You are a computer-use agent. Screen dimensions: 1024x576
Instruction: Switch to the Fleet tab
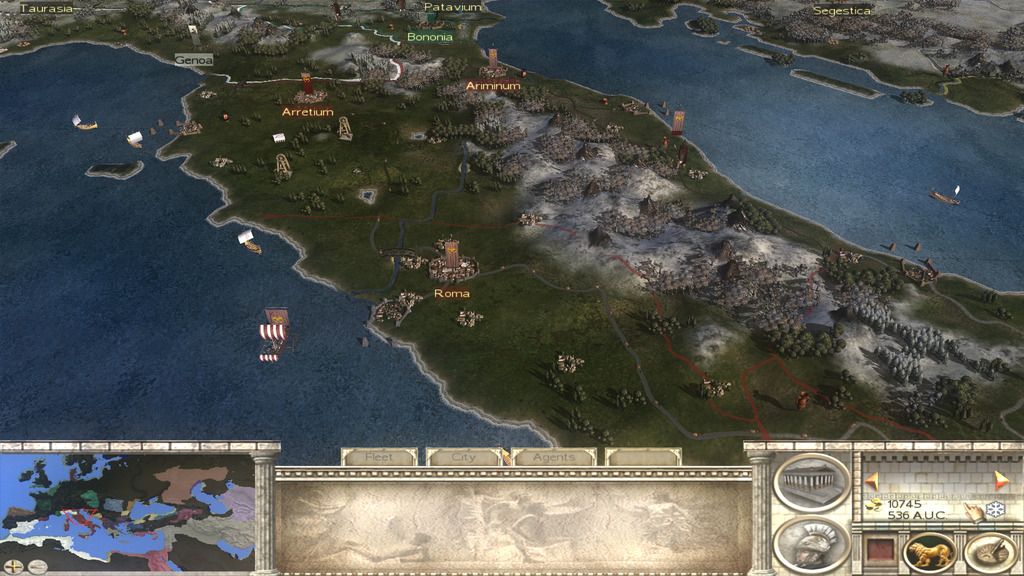(379, 457)
